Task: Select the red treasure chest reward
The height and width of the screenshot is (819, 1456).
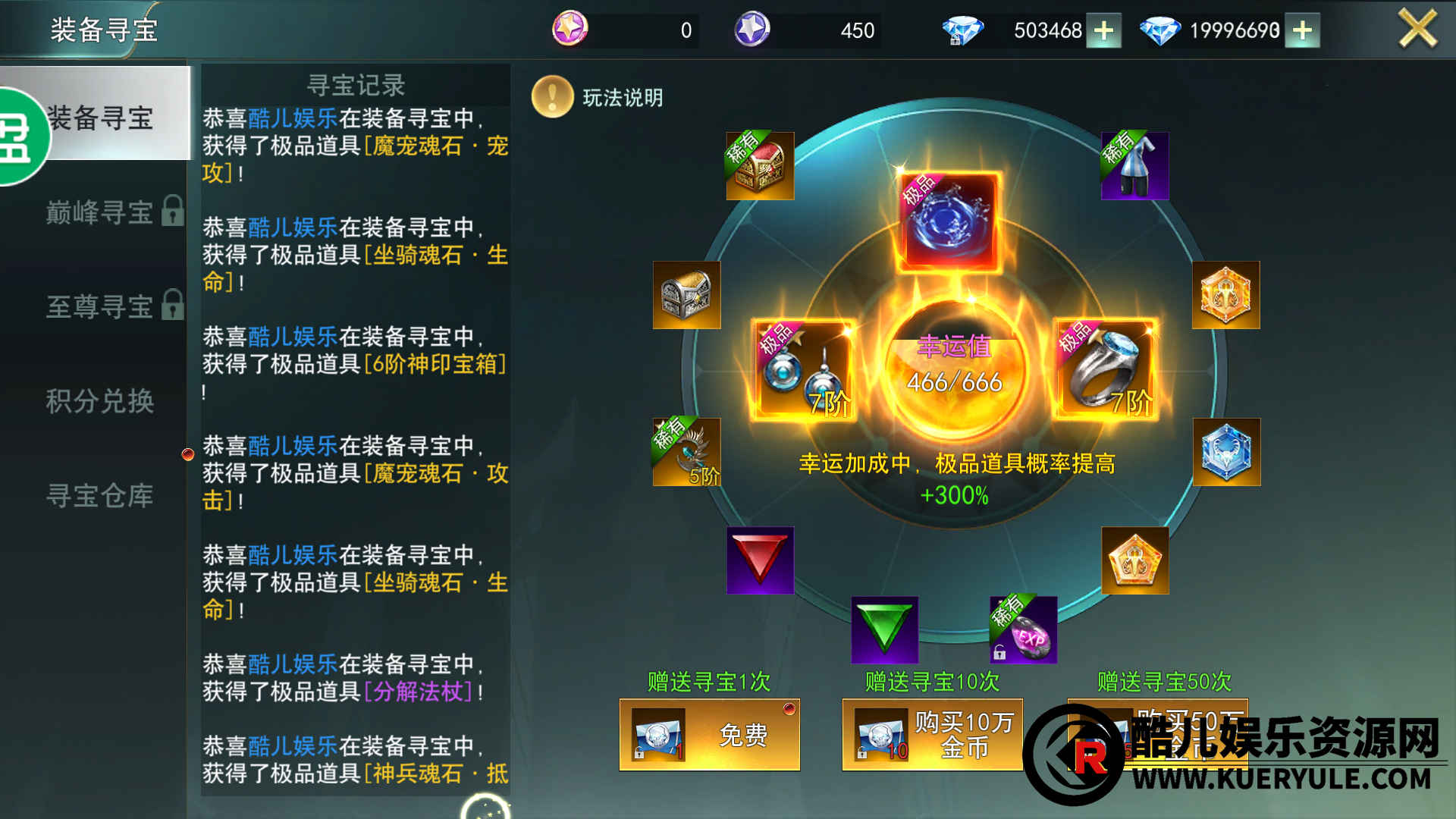Action: click(x=760, y=166)
